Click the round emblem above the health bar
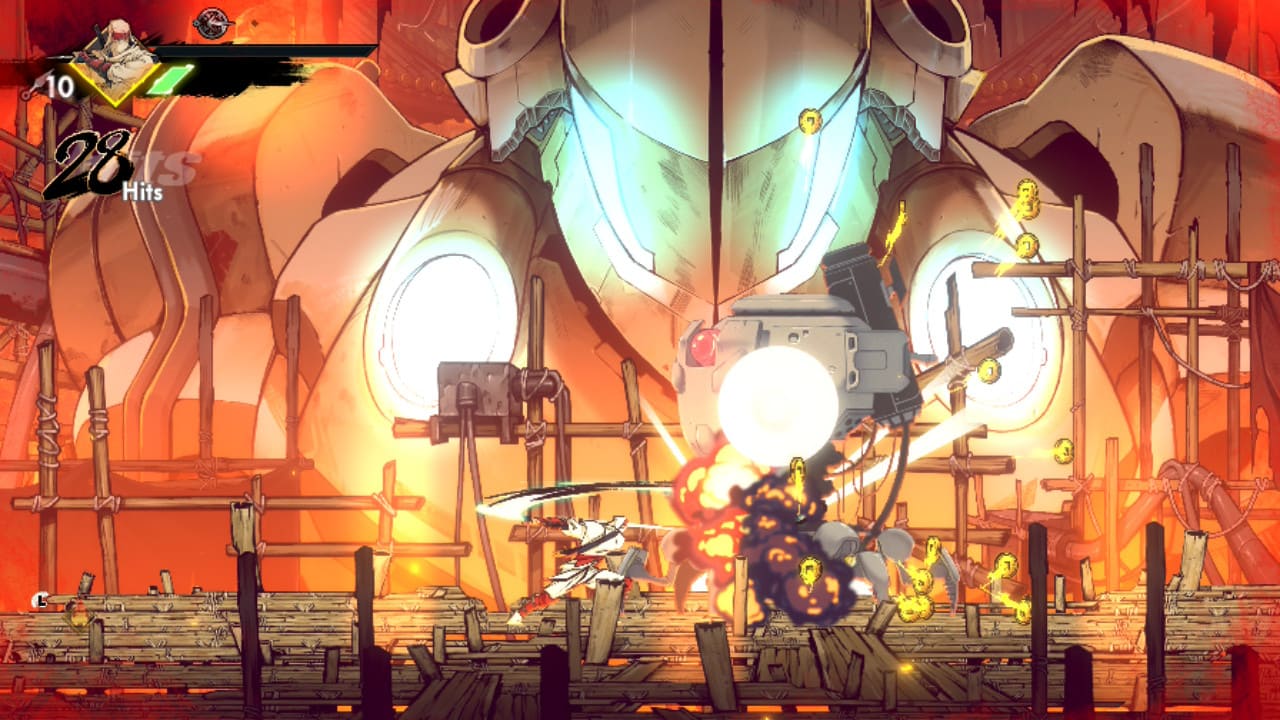Image resolution: width=1280 pixels, height=720 pixels. [212, 22]
